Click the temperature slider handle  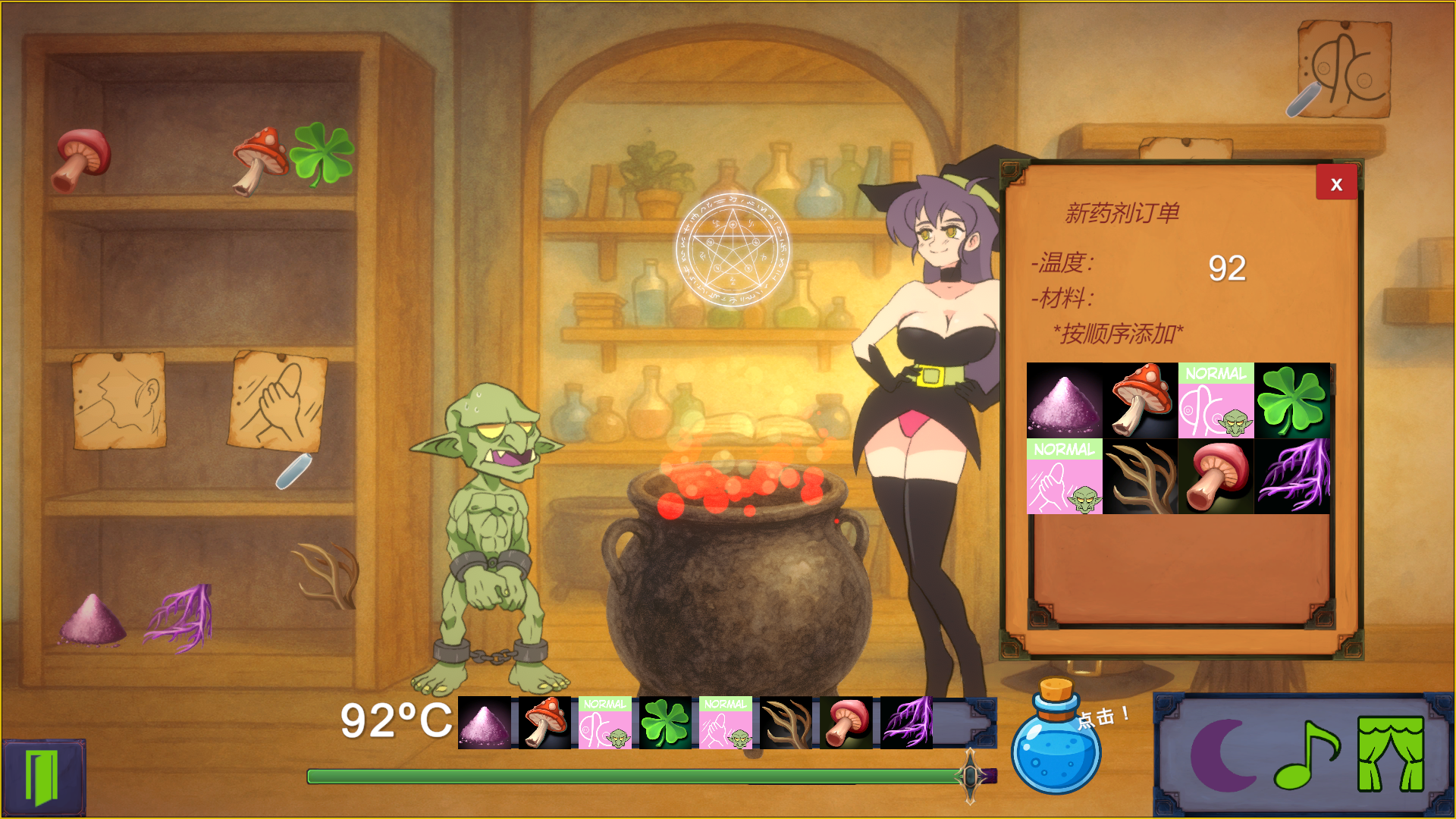(971, 776)
